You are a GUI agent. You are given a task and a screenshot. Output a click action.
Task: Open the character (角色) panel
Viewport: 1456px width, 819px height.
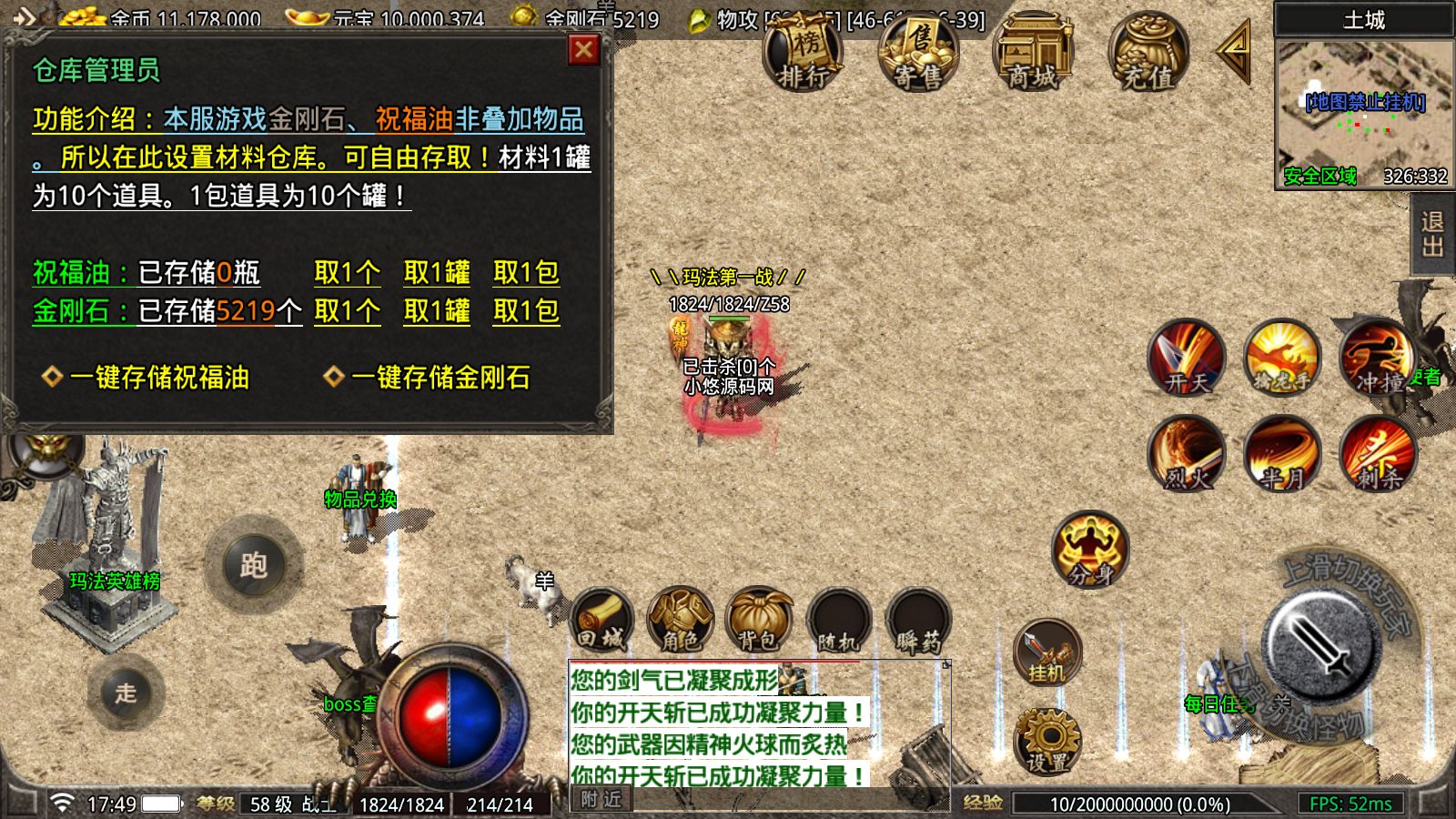click(x=680, y=621)
